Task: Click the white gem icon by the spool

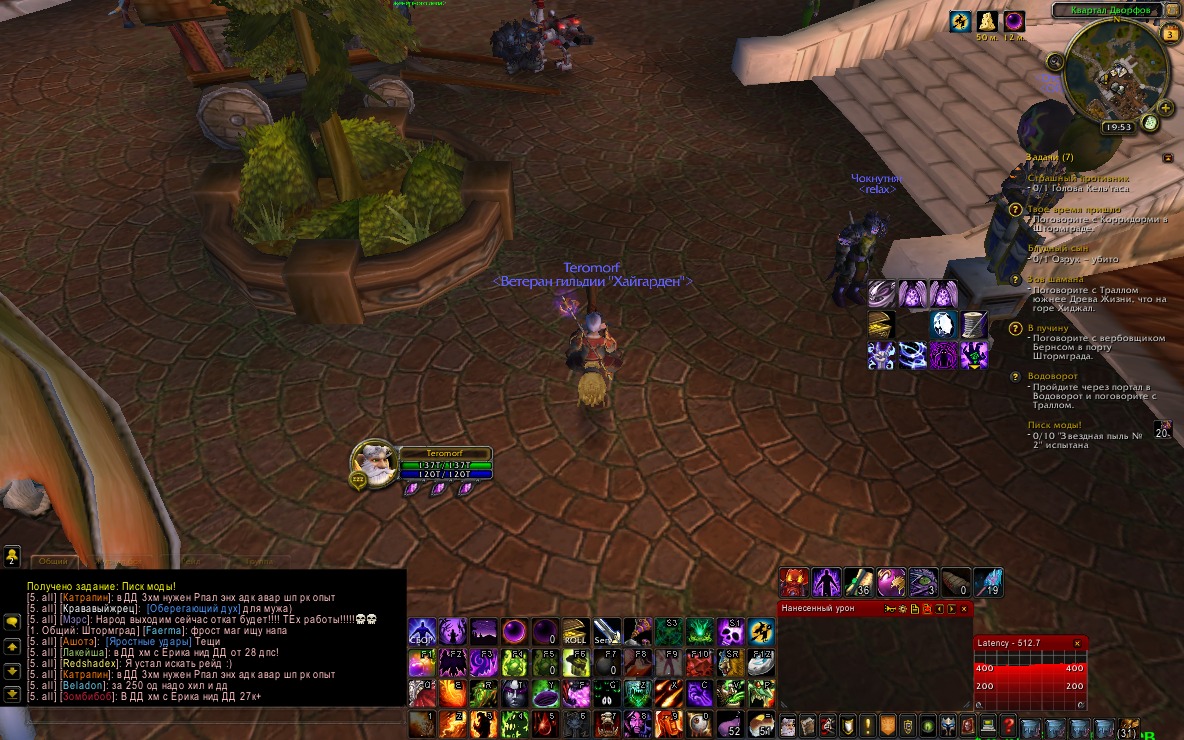Action: 944,324
